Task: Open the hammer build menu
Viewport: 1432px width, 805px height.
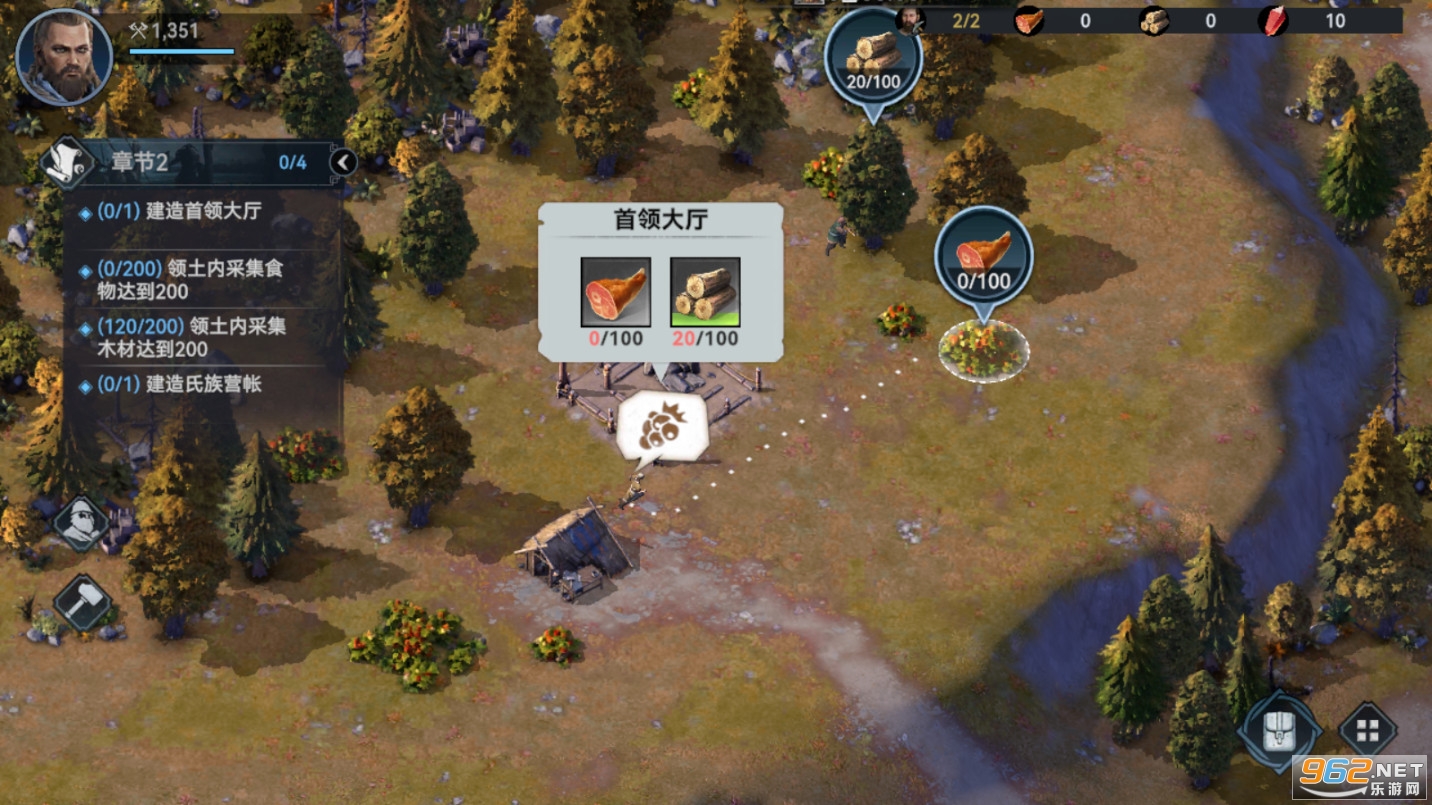Action: (x=81, y=602)
